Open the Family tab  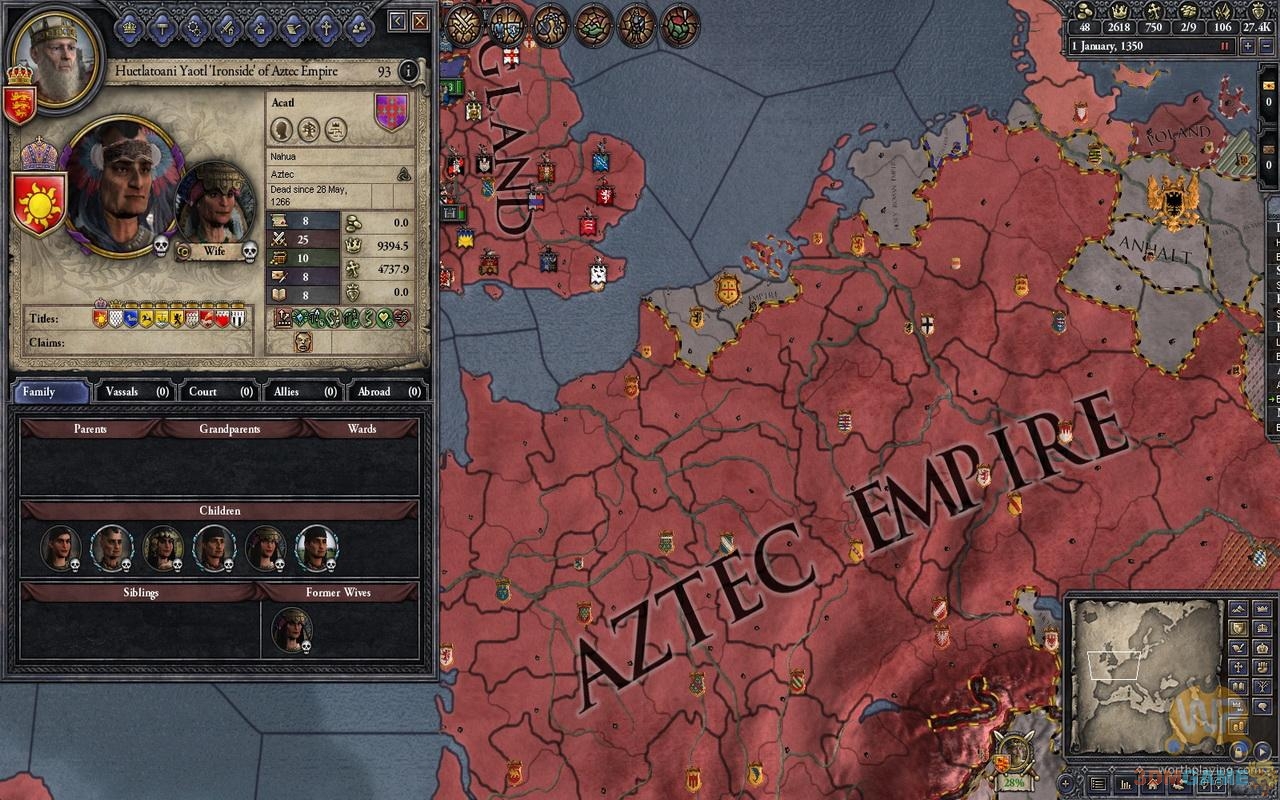50,391
